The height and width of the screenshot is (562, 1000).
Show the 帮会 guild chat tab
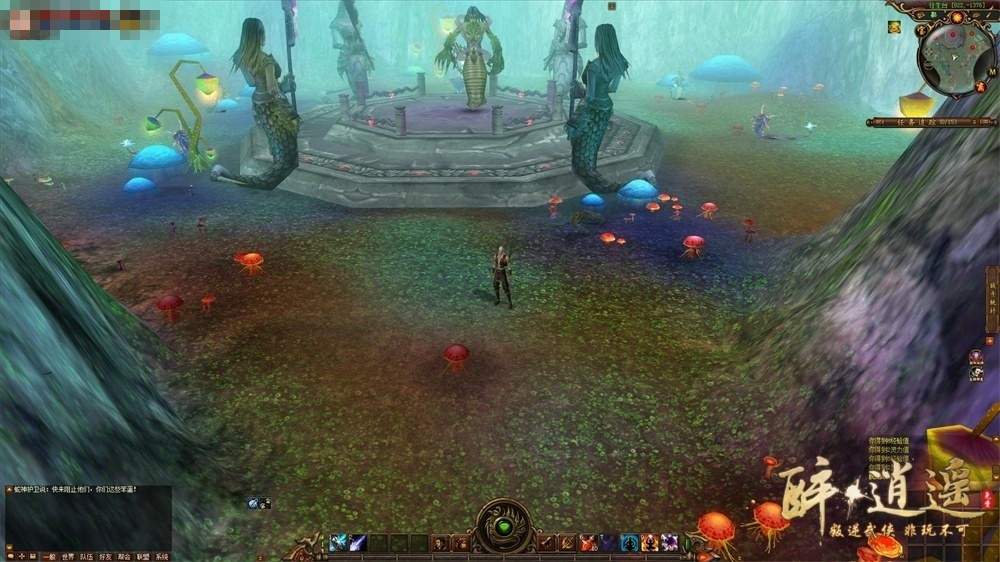(x=124, y=557)
